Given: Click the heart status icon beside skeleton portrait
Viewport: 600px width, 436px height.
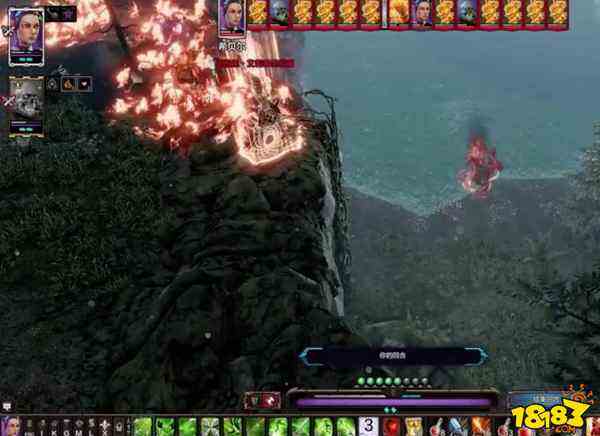Looking at the screenshot, I should [x=83, y=85].
